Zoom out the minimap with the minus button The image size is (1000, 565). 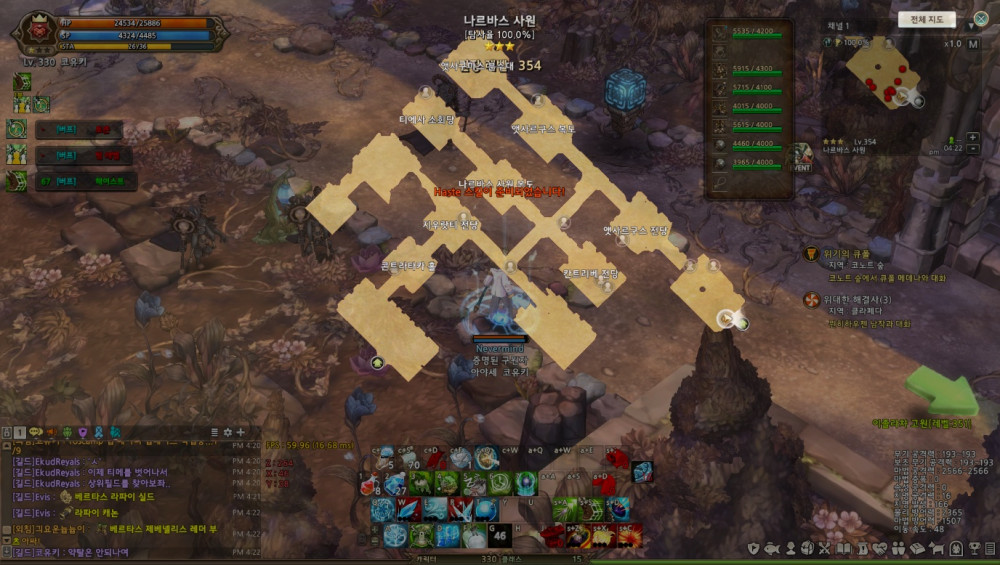[973, 149]
